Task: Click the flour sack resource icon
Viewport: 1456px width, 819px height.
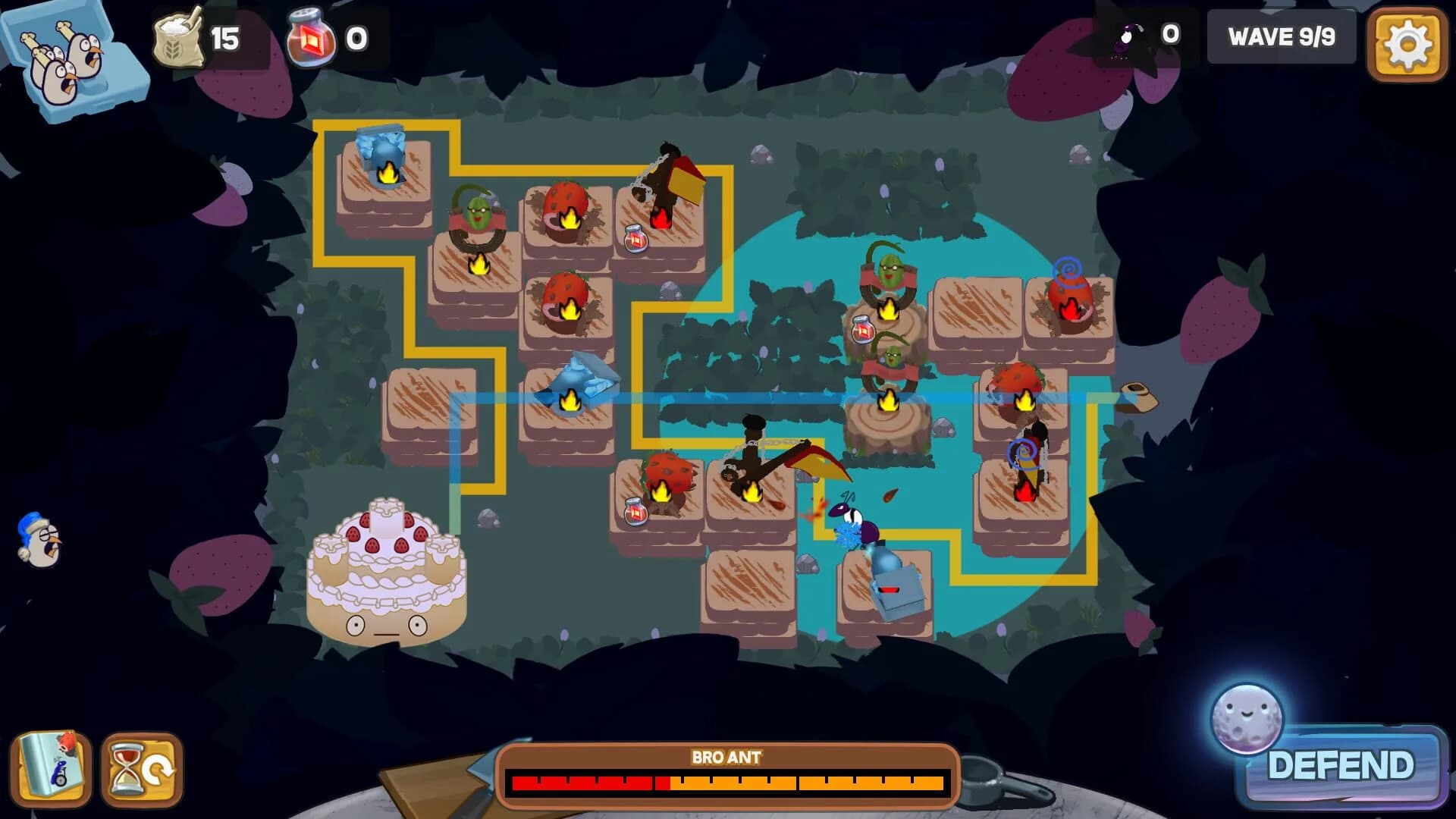Action: [179, 36]
